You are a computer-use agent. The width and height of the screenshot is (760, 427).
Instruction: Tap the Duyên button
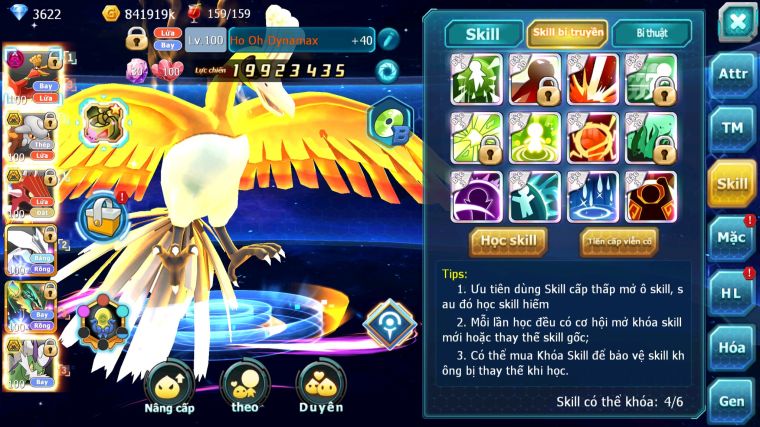coord(321,388)
